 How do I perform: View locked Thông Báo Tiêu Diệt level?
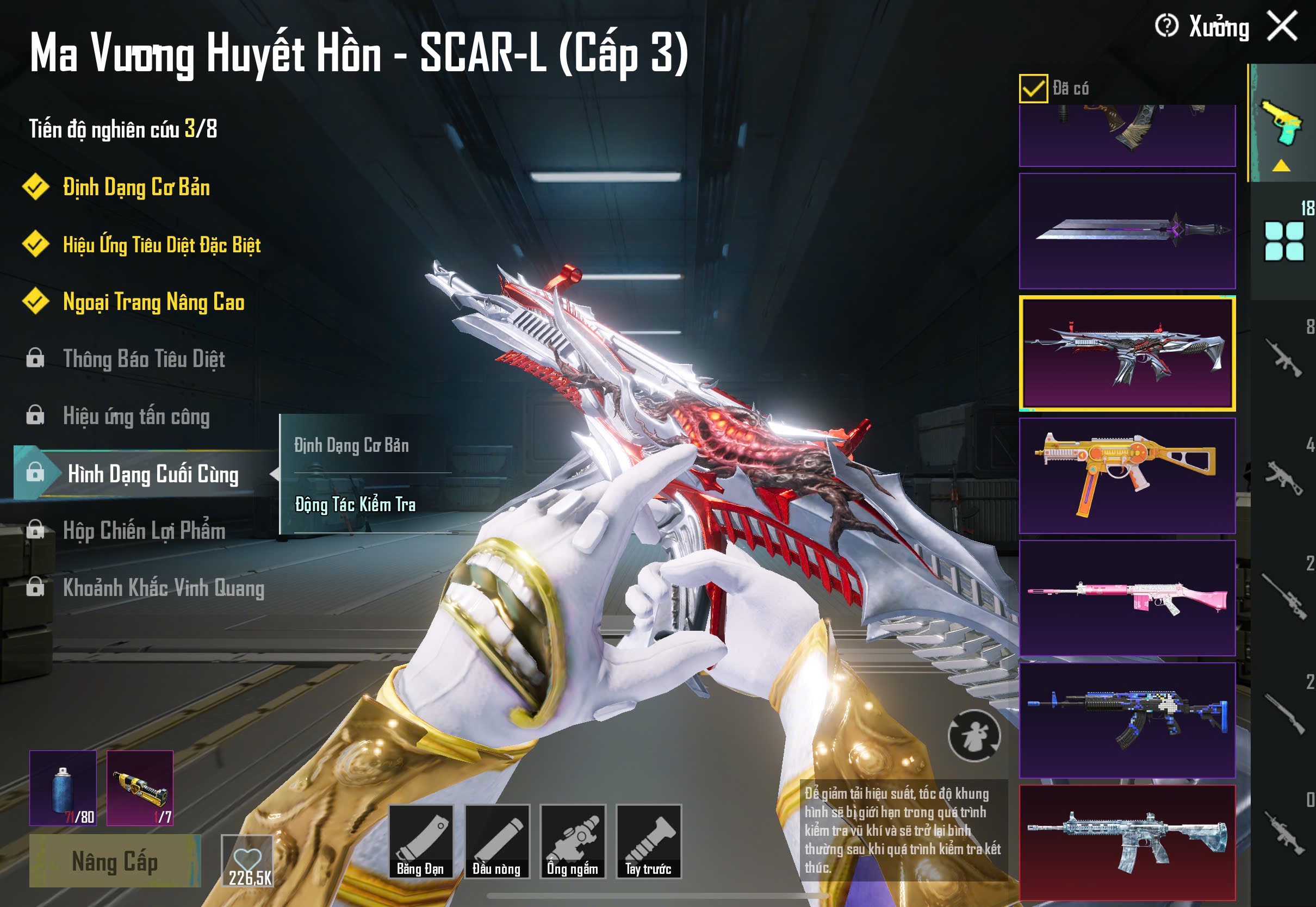tap(144, 359)
